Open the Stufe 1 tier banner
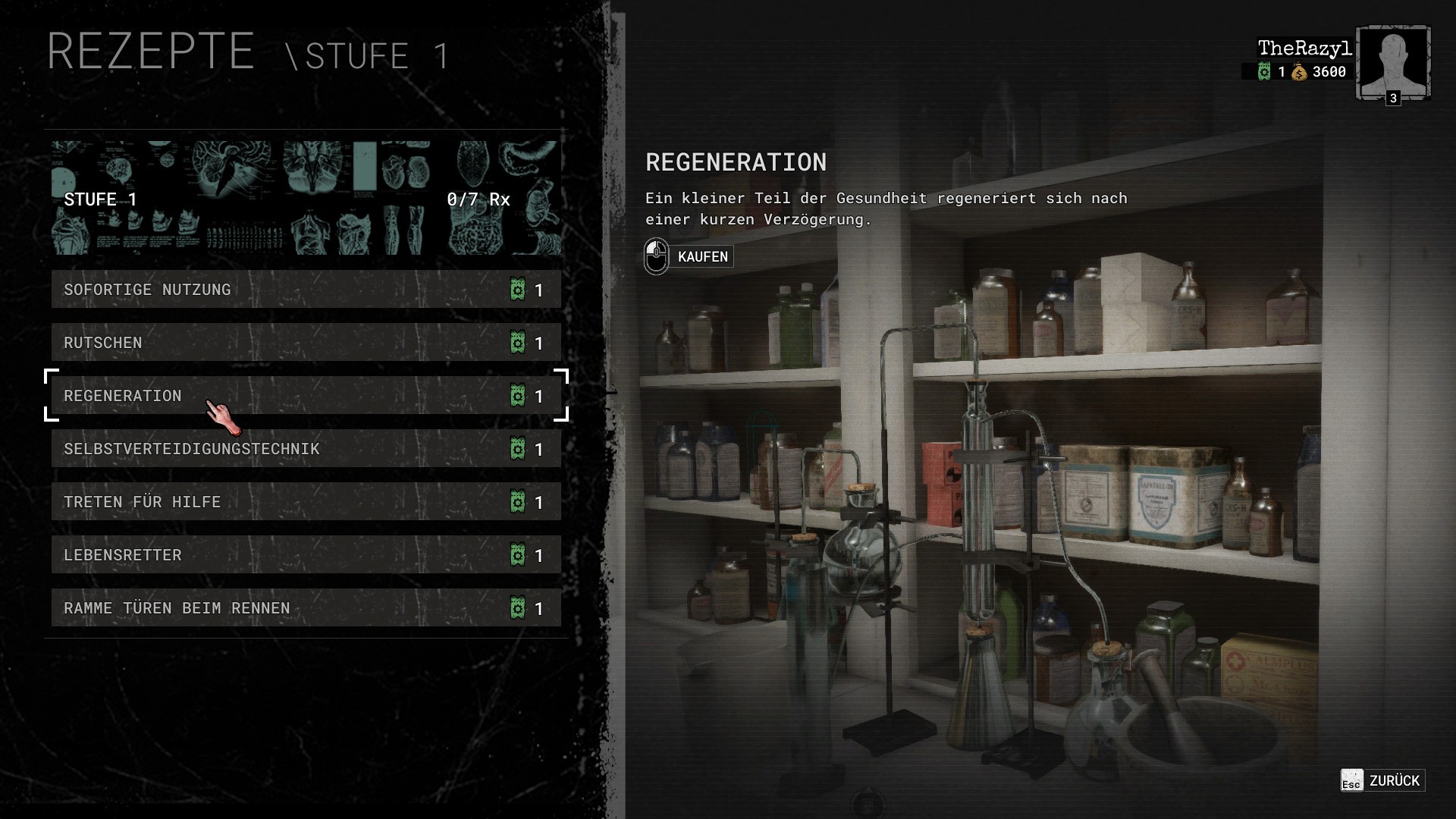Screen dimensions: 1456x819 coord(306,198)
